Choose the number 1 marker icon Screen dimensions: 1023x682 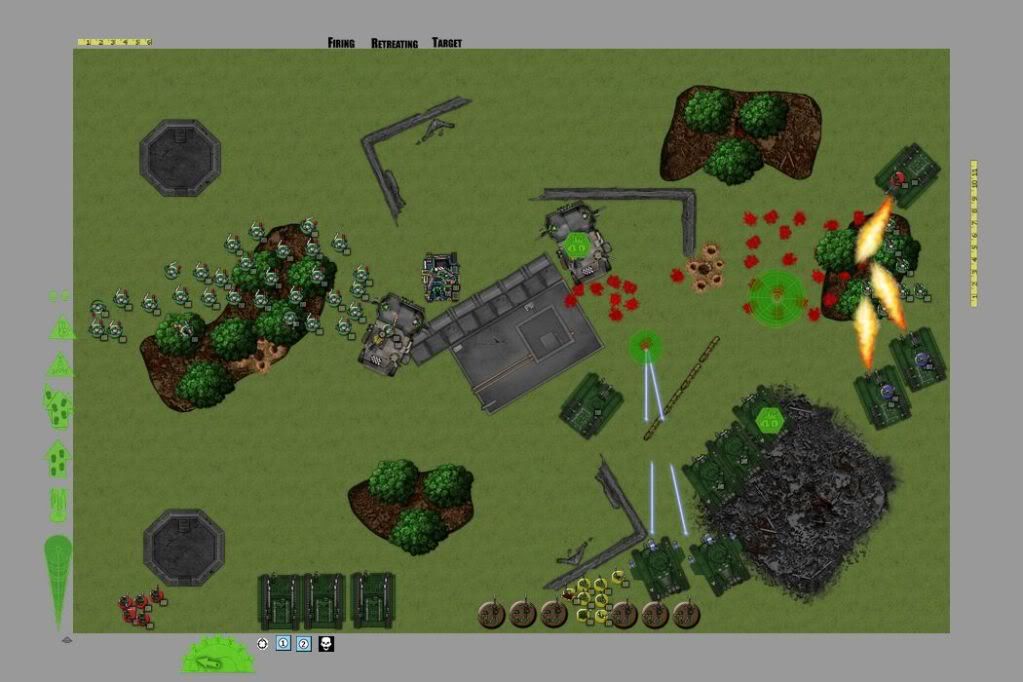(283, 644)
